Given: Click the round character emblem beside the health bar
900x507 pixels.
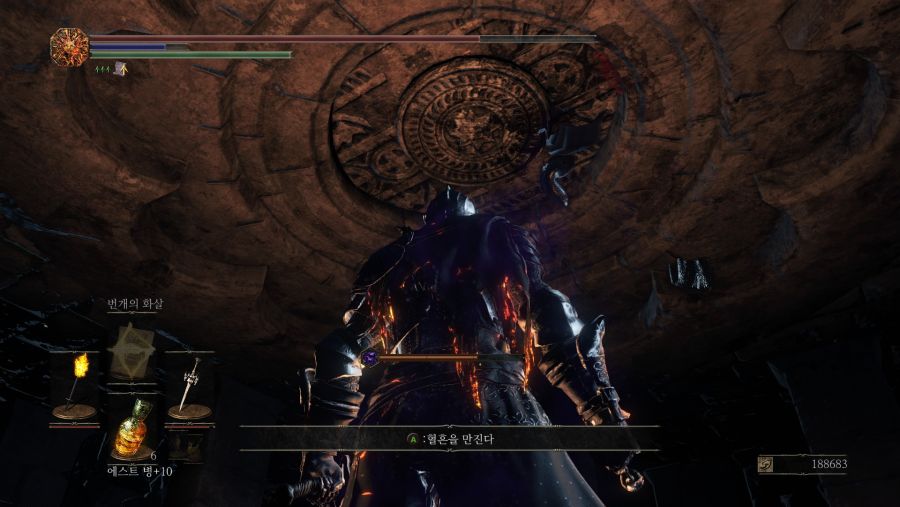Looking at the screenshot, I should click(69, 45).
